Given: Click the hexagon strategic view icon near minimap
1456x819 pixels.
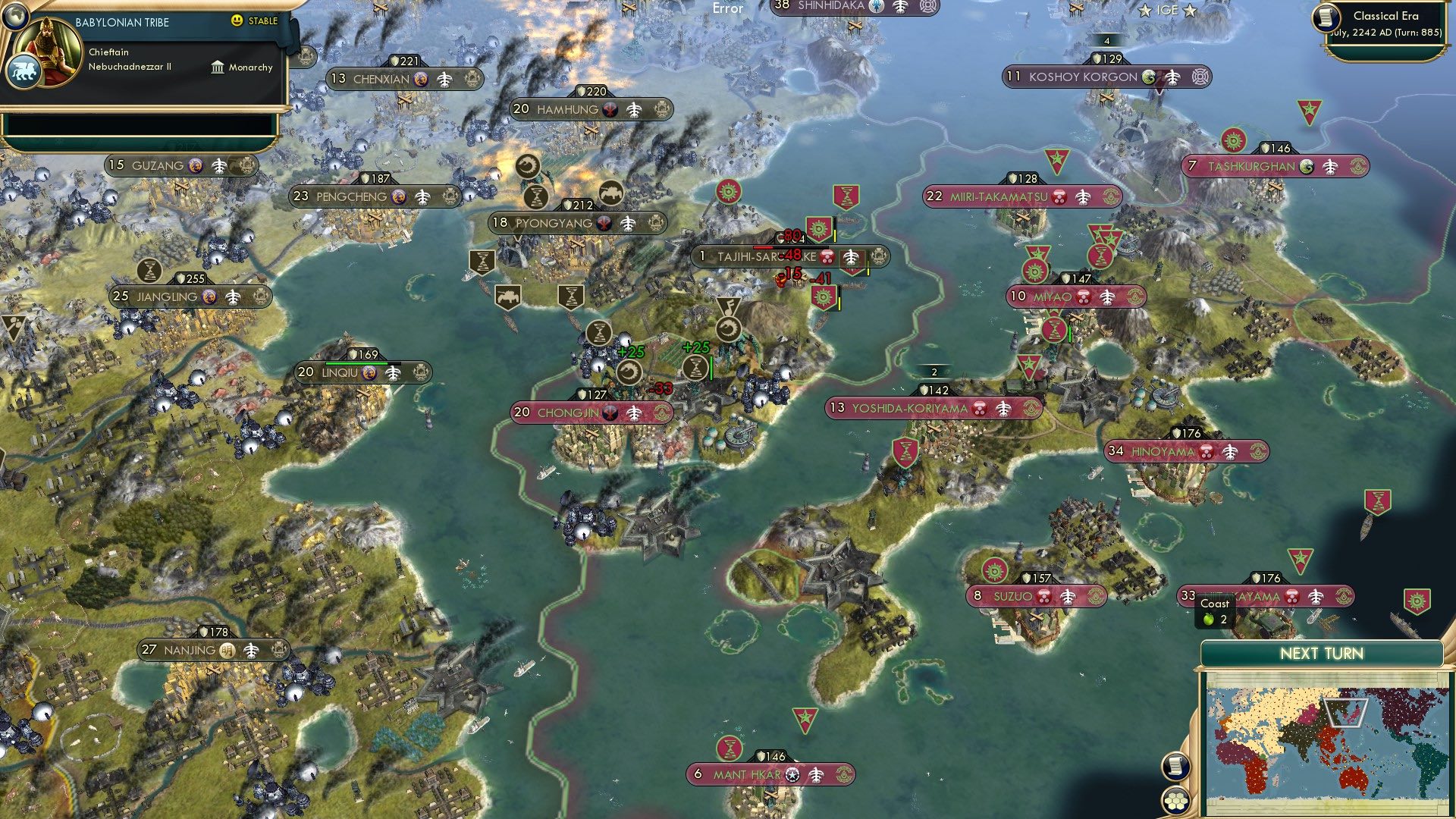Looking at the screenshot, I should [x=1175, y=802].
